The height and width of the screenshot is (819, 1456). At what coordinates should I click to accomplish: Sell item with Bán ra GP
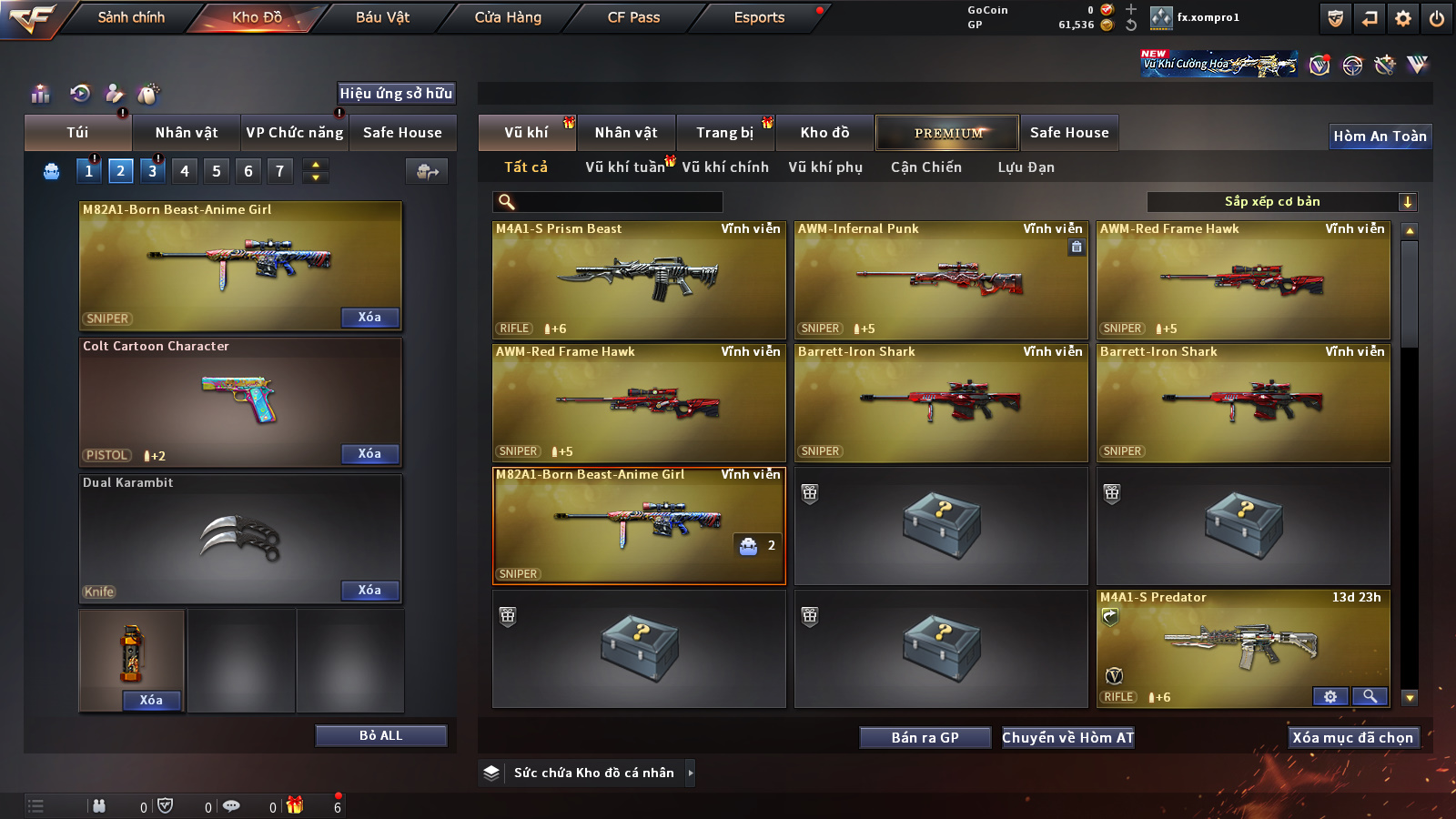(x=925, y=738)
